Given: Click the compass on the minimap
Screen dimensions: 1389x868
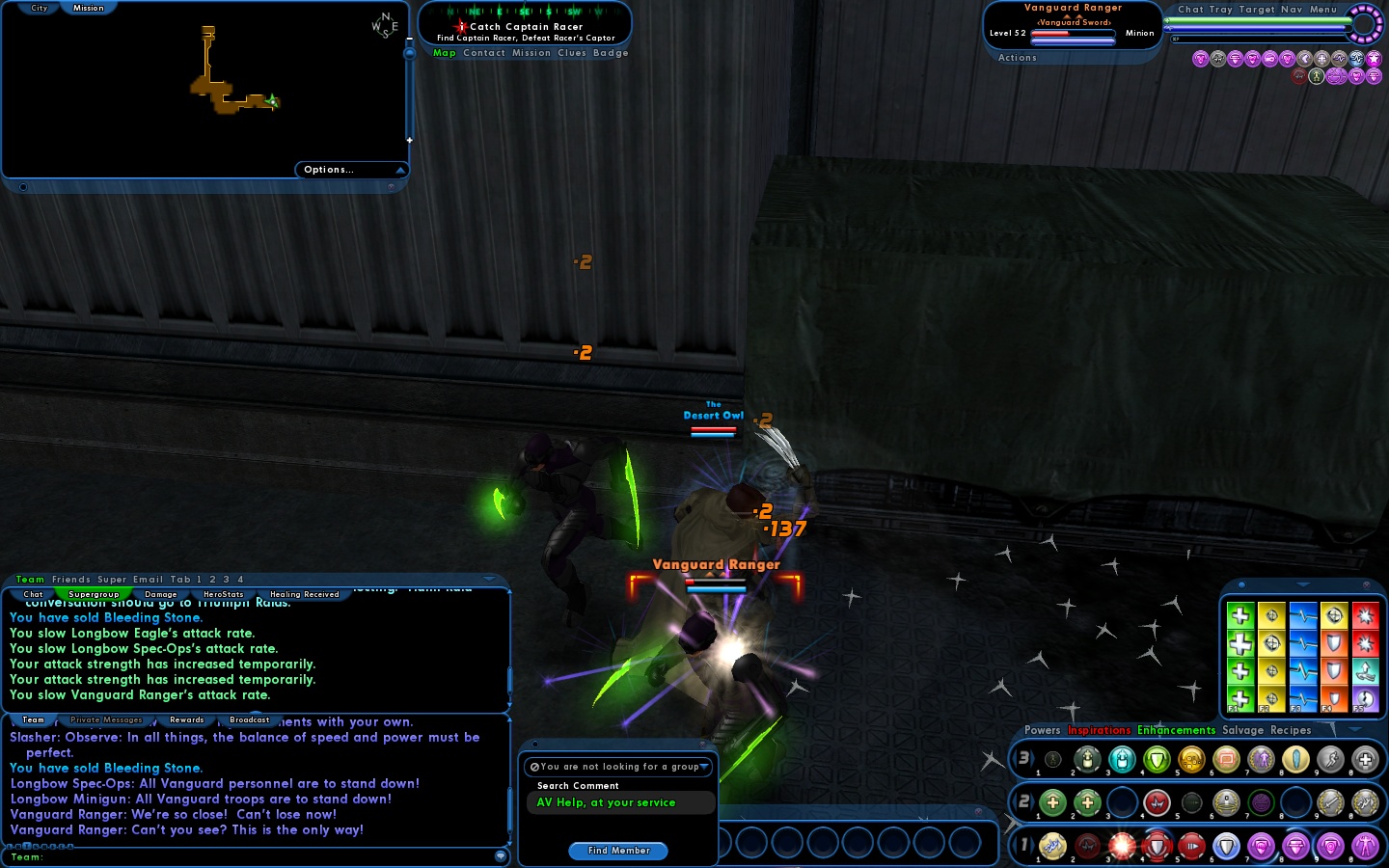Looking at the screenshot, I should 383,24.
